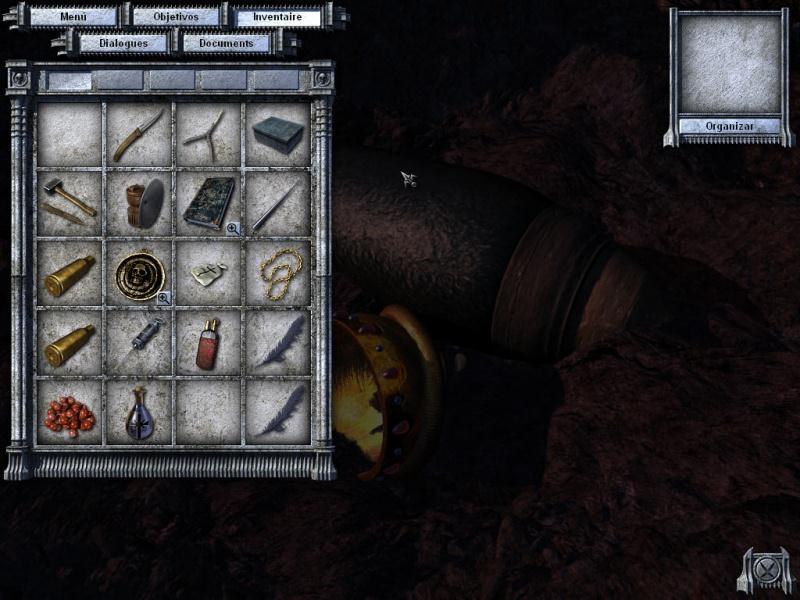800x600 pixels.
Task: Select the gold skull medallion
Action: (137, 270)
